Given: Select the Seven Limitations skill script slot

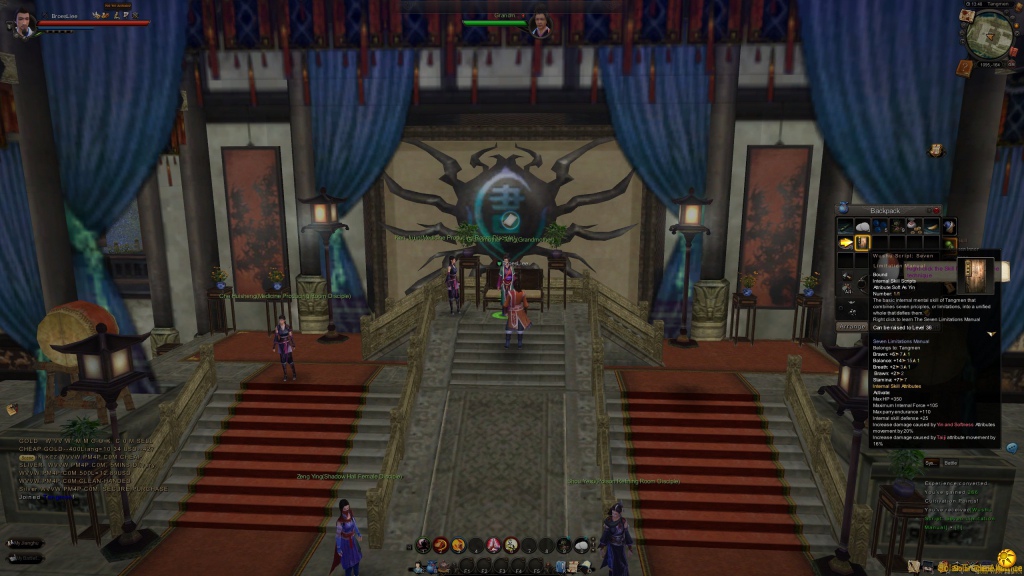Looking at the screenshot, I should click(x=863, y=242).
